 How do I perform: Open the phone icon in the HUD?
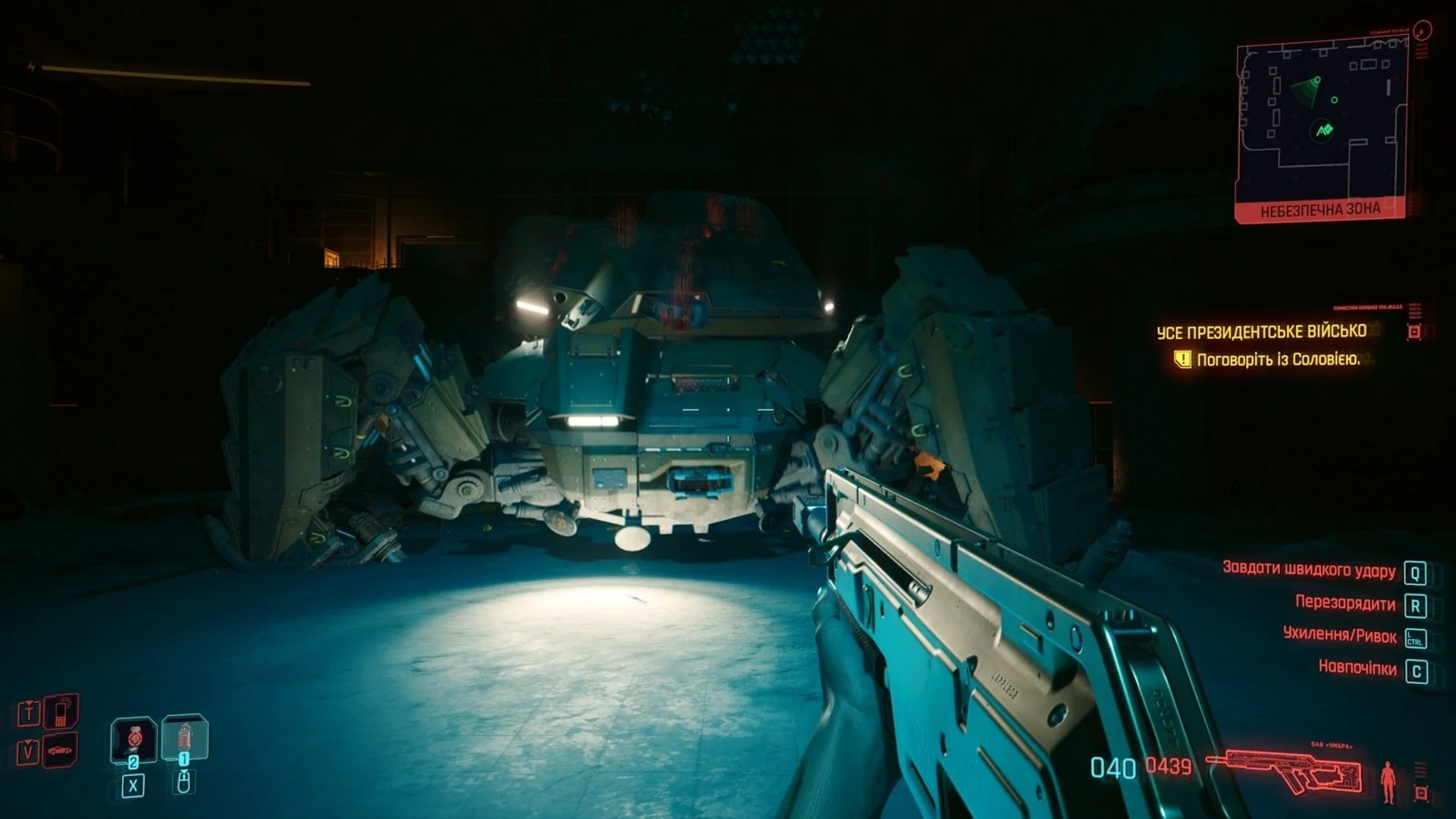(x=61, y=712)
